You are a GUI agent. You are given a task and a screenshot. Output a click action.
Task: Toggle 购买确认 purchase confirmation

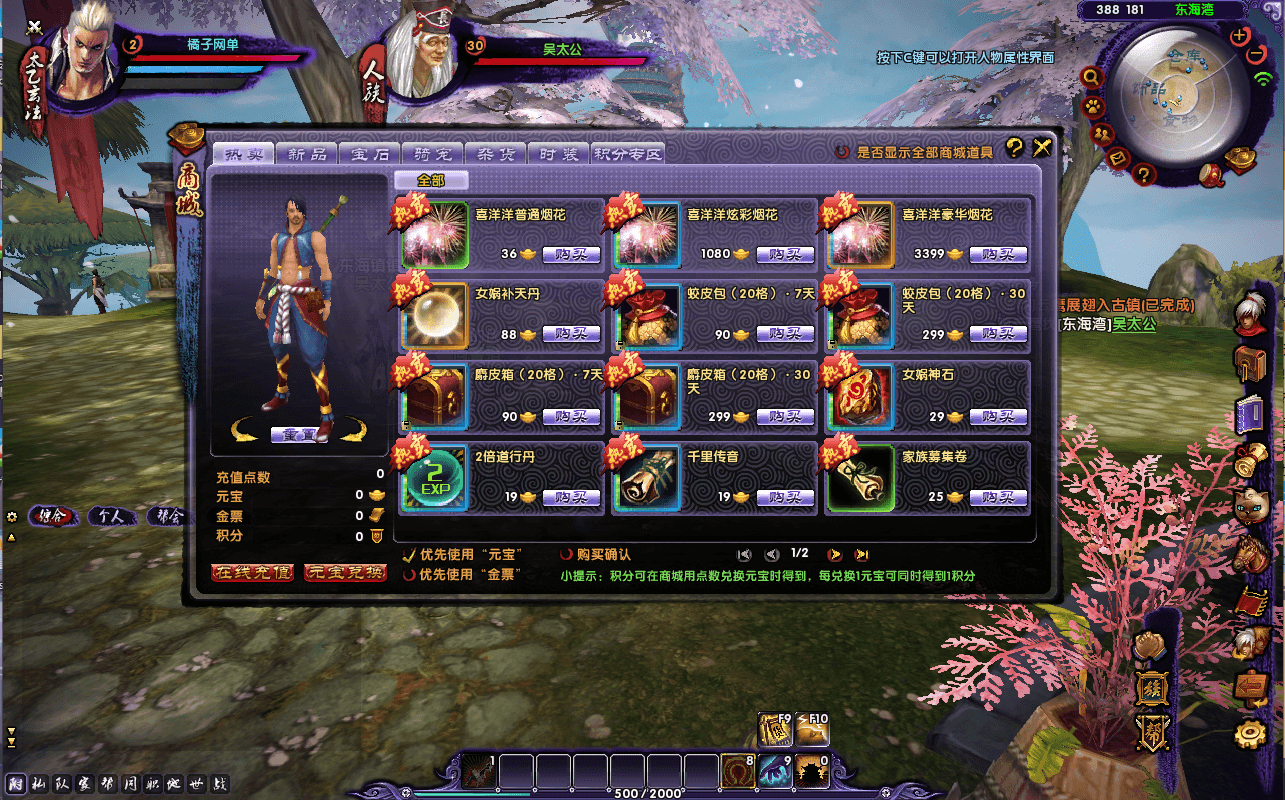(567, 554)
